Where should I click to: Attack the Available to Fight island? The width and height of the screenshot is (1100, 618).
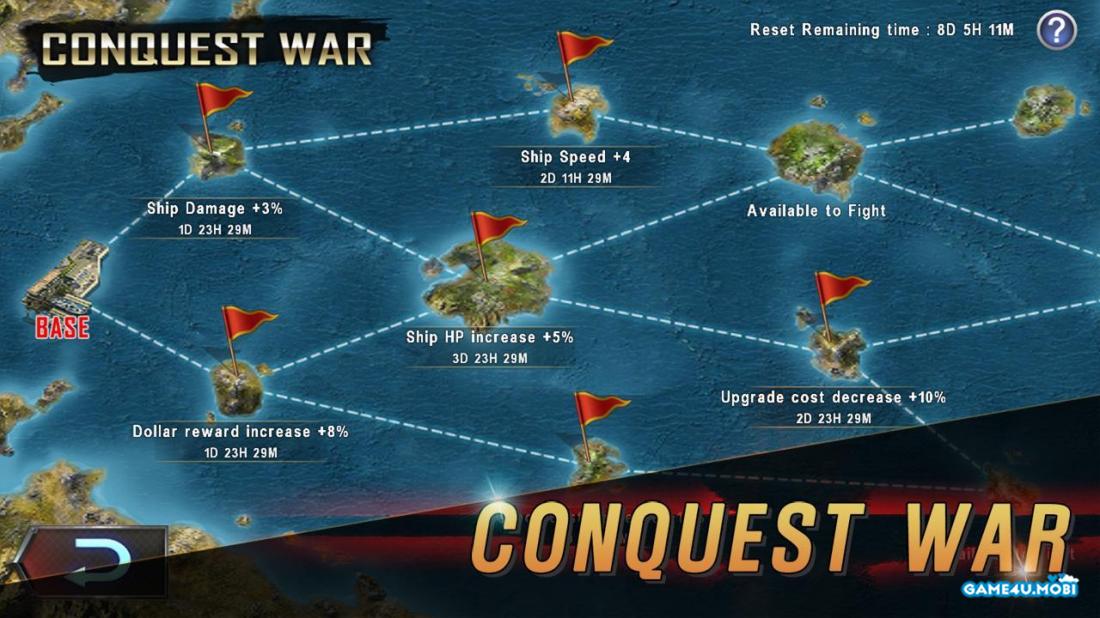[816, 158]
